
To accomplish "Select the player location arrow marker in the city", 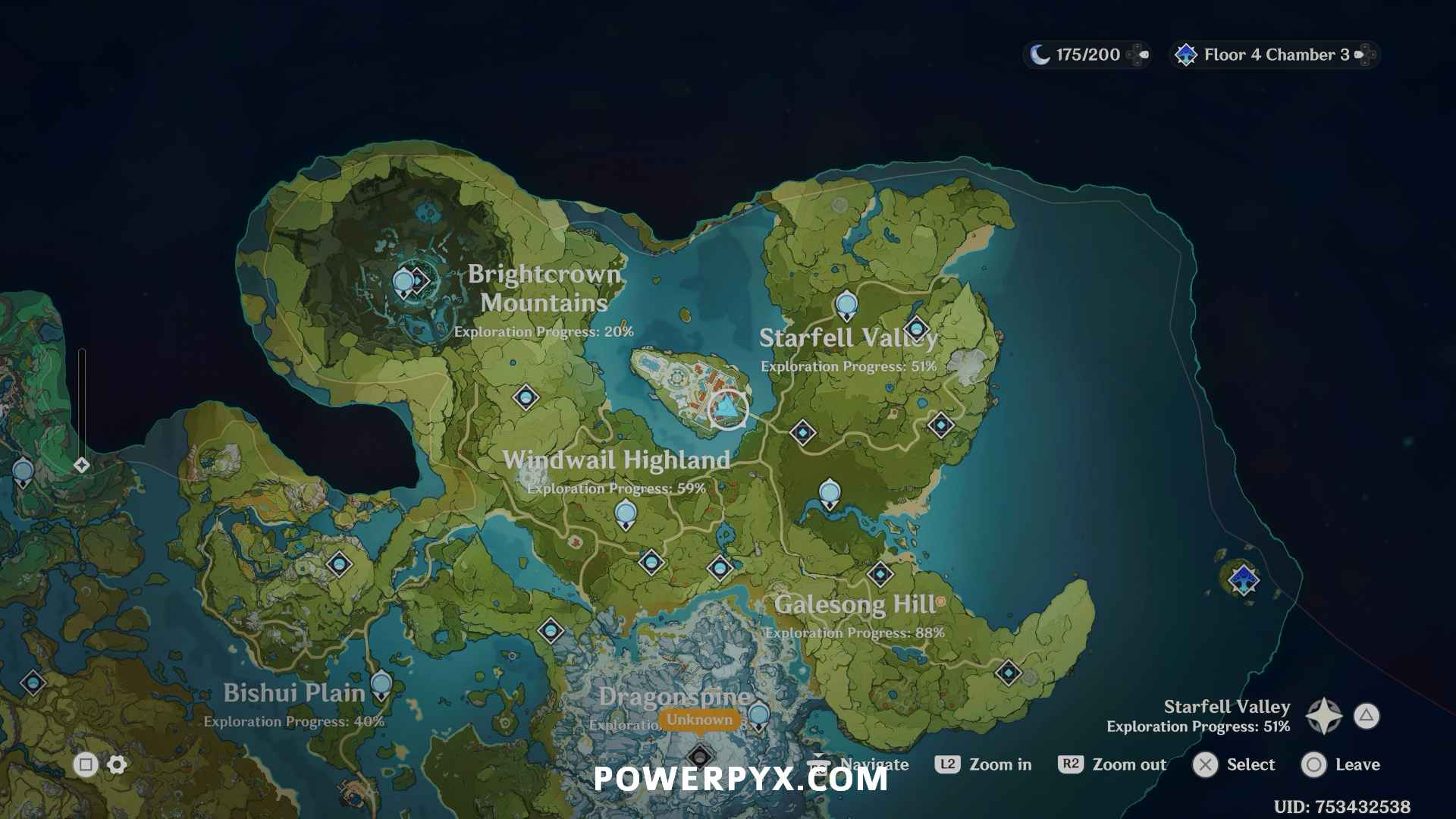I will (x=728, y=409).
